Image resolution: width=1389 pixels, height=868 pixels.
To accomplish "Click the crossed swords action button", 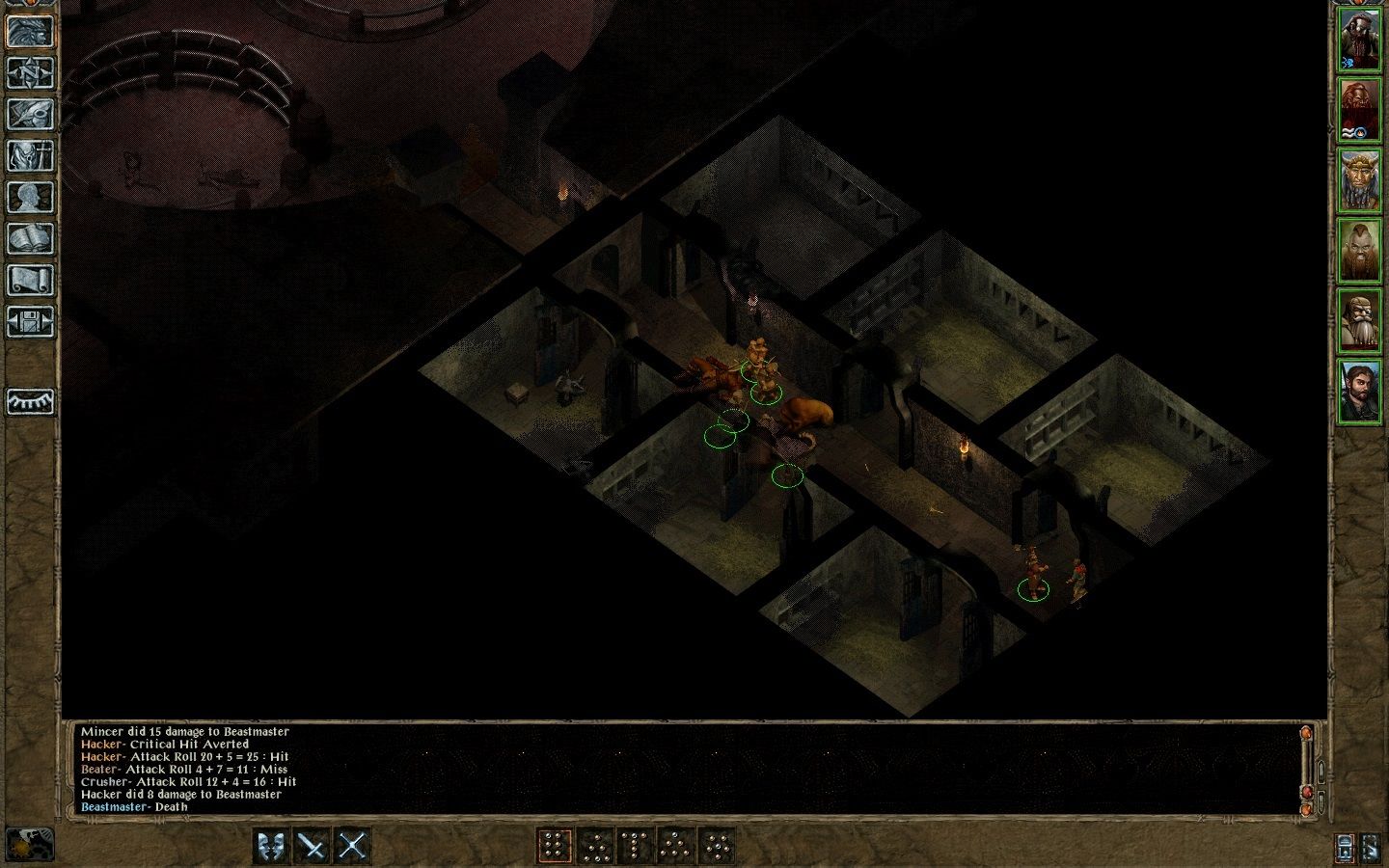I will coord(353,846).
